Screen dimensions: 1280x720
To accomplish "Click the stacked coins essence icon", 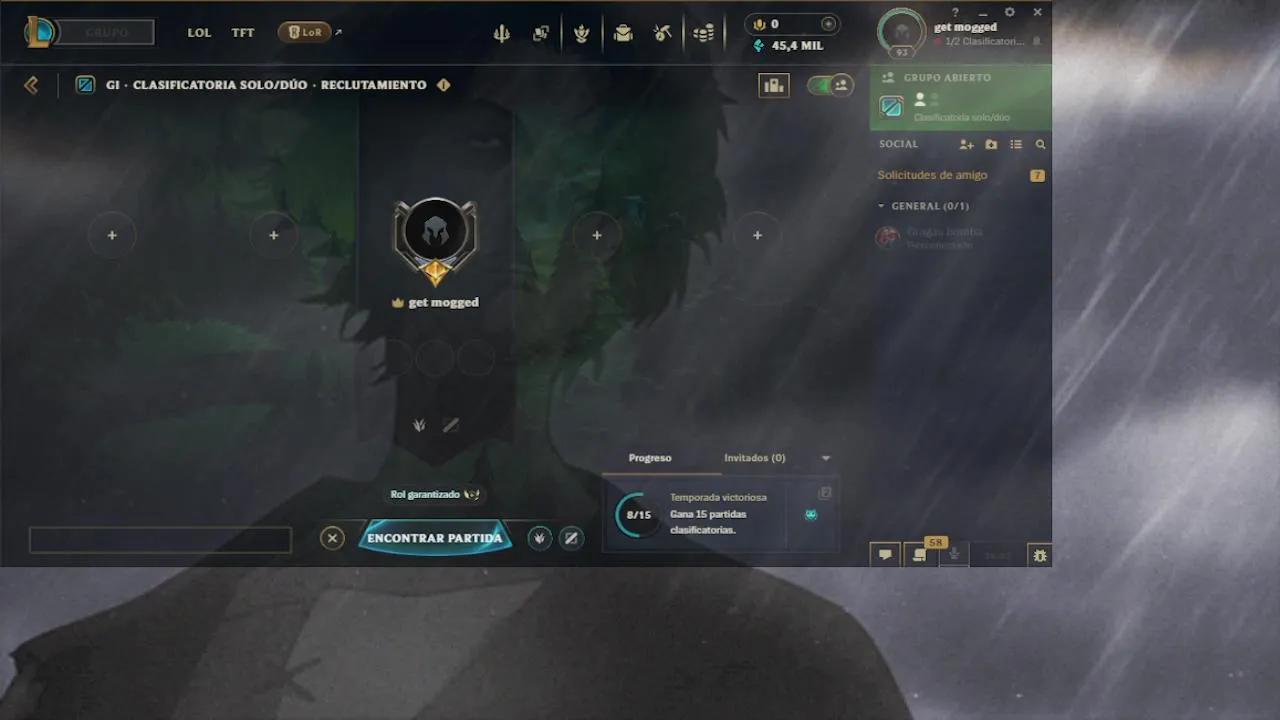I will [703, 33].
